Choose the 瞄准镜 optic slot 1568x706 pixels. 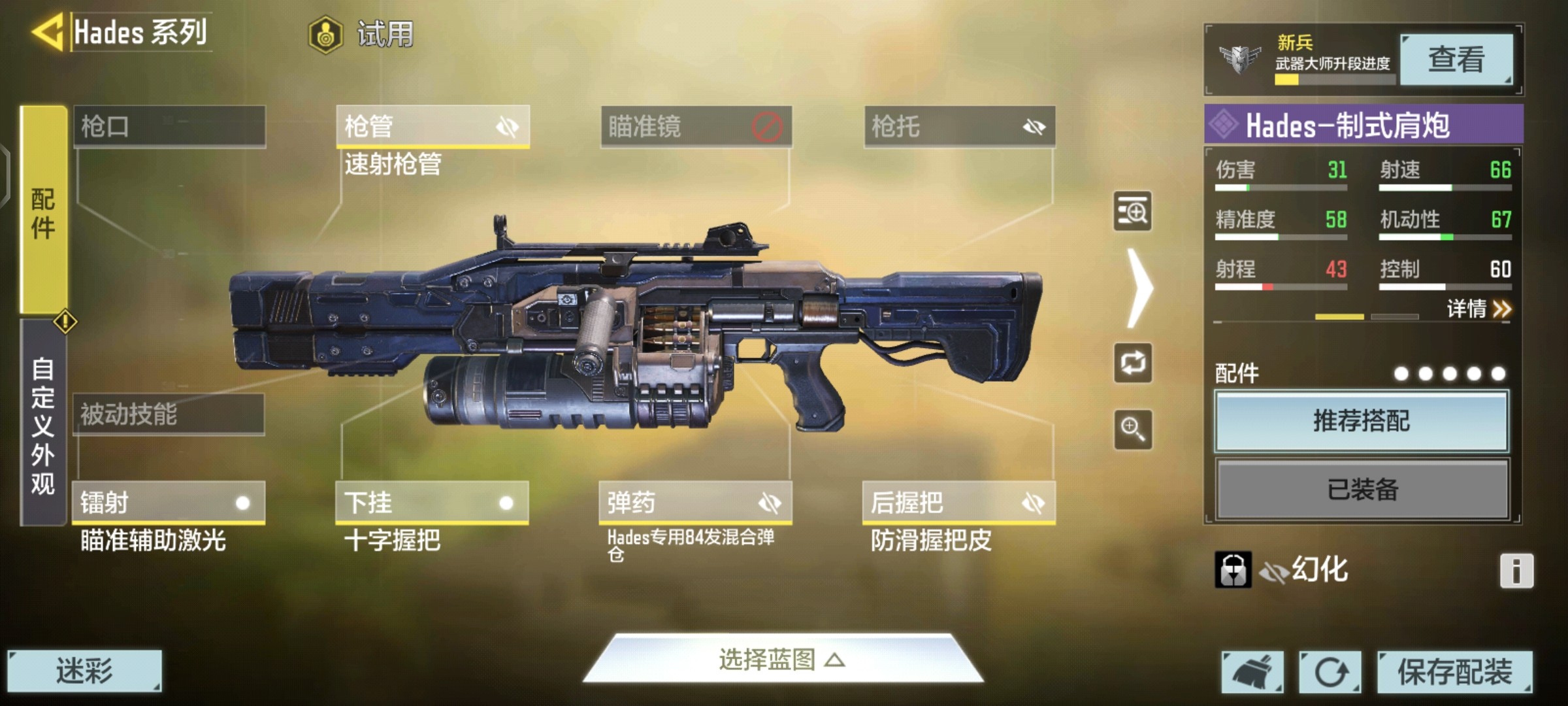tap(696, 126)
